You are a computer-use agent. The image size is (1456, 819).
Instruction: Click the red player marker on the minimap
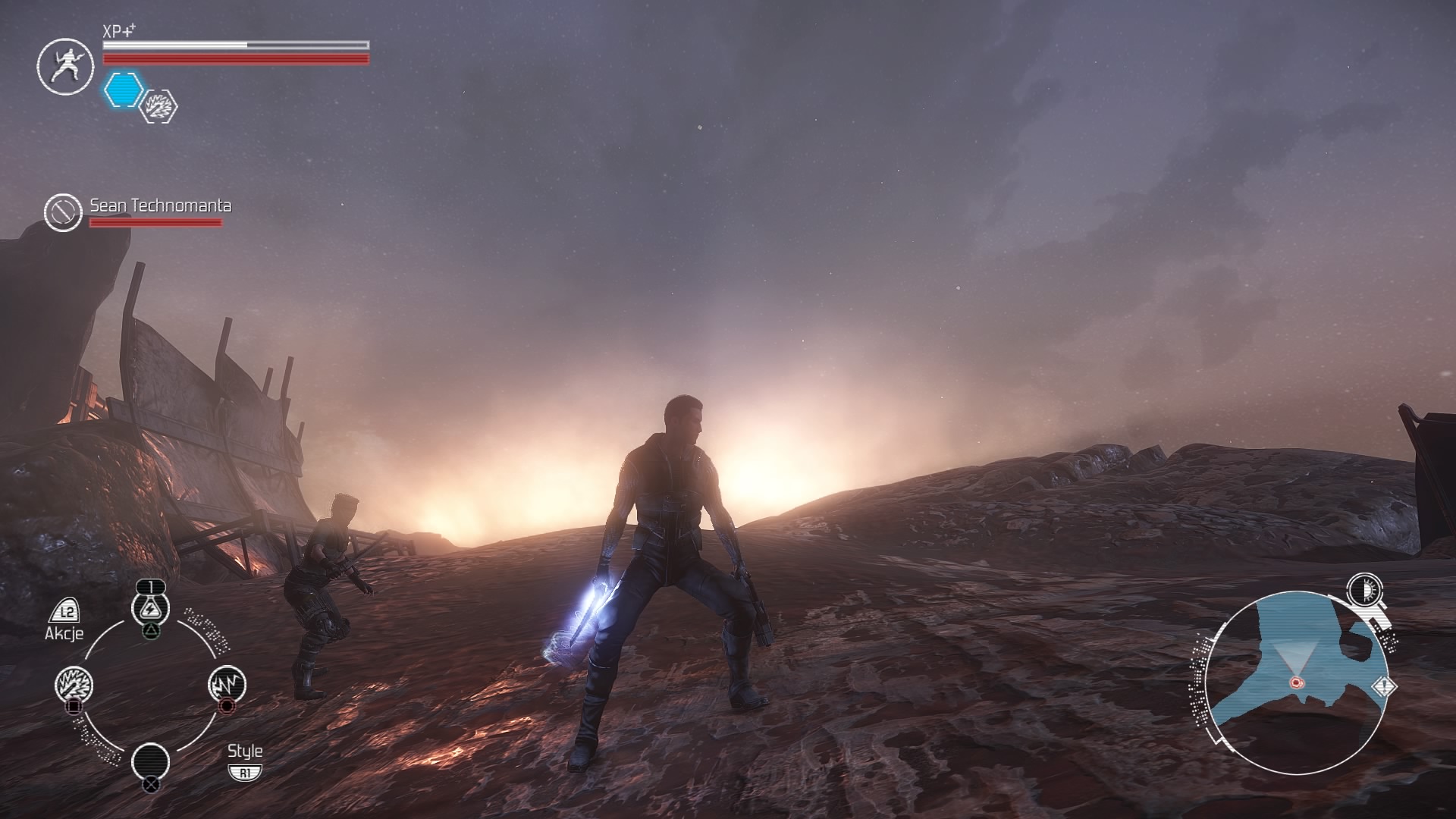point(1296,682)
